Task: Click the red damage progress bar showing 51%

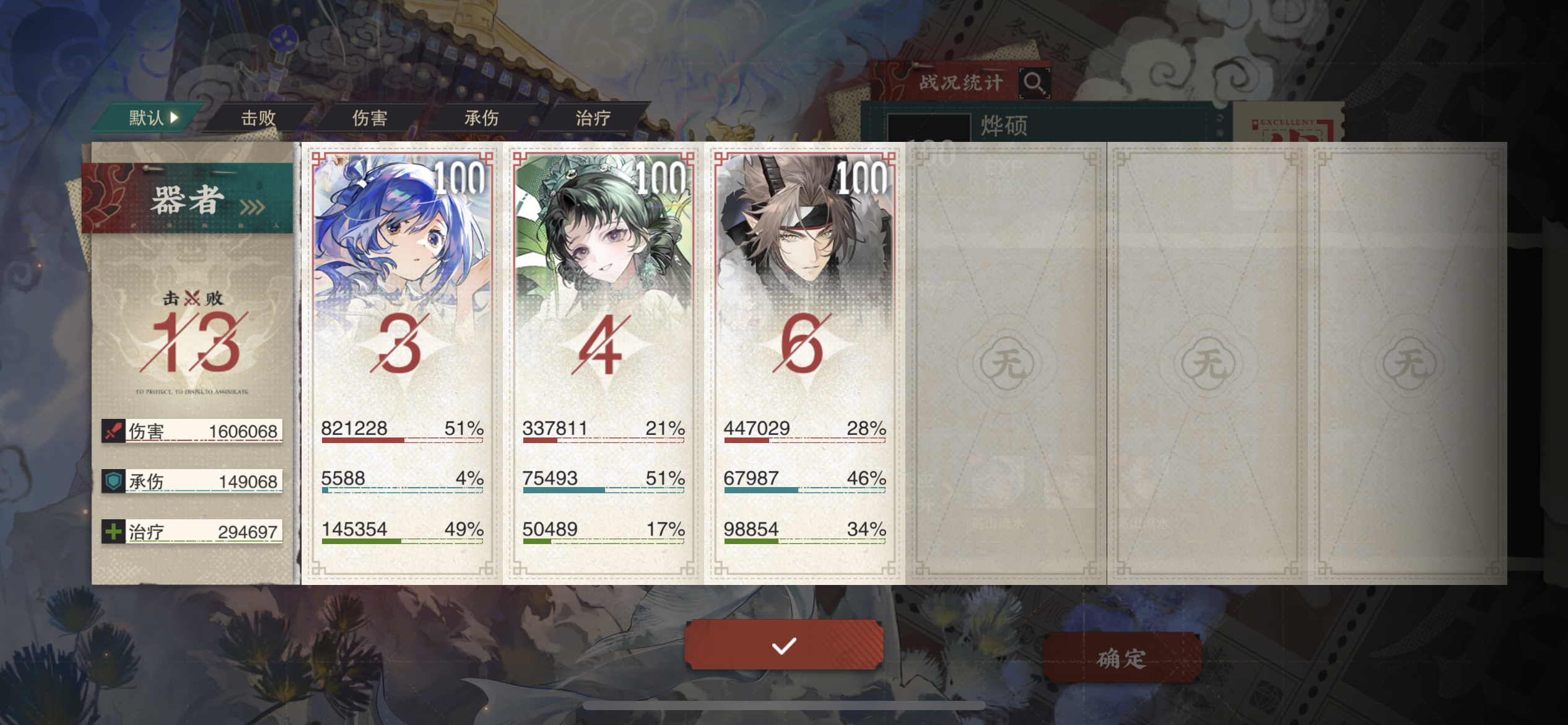Action: [403, 441]
